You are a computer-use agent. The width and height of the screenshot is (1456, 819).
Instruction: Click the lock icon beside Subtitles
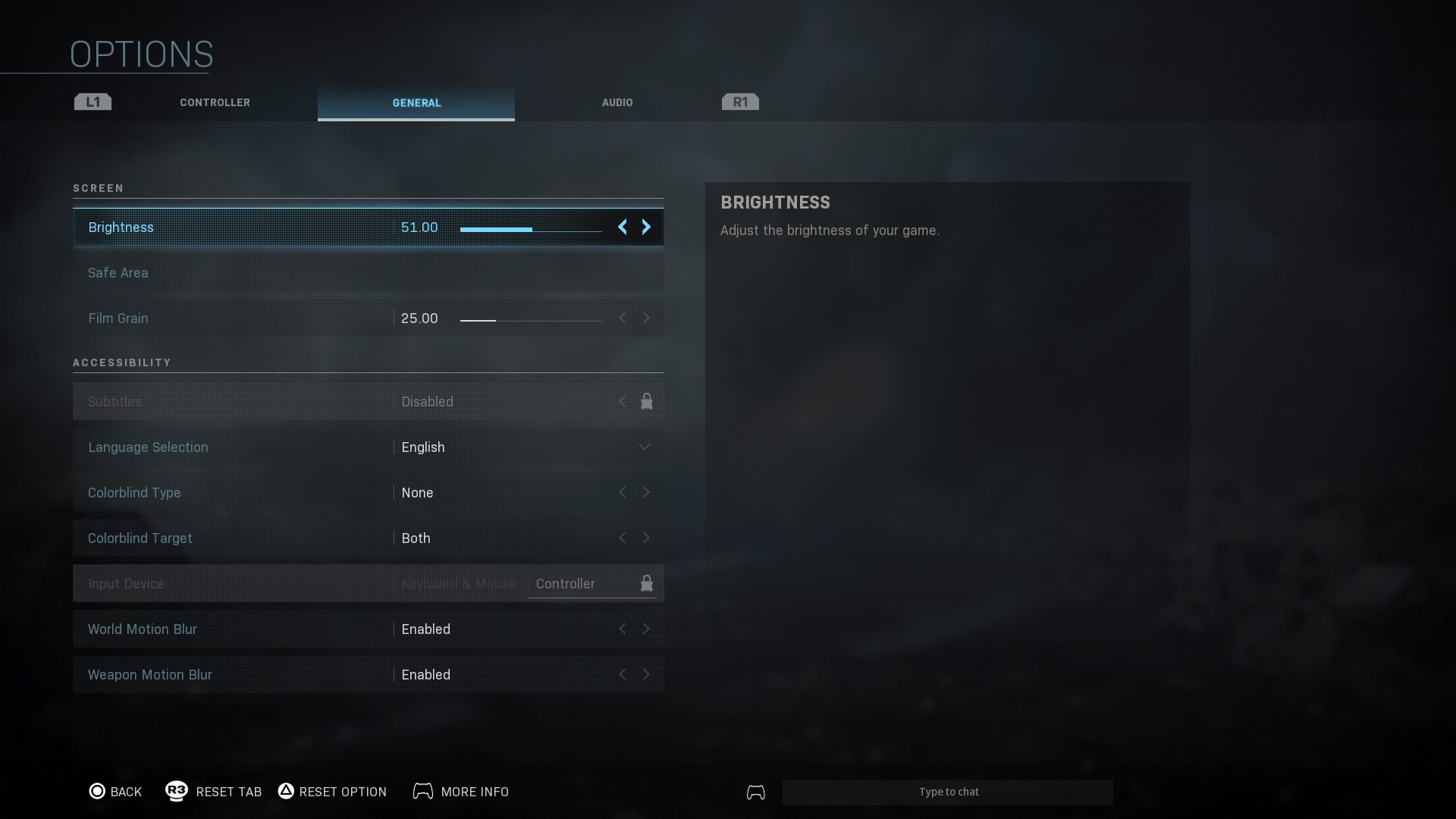(x=646, y=401)
